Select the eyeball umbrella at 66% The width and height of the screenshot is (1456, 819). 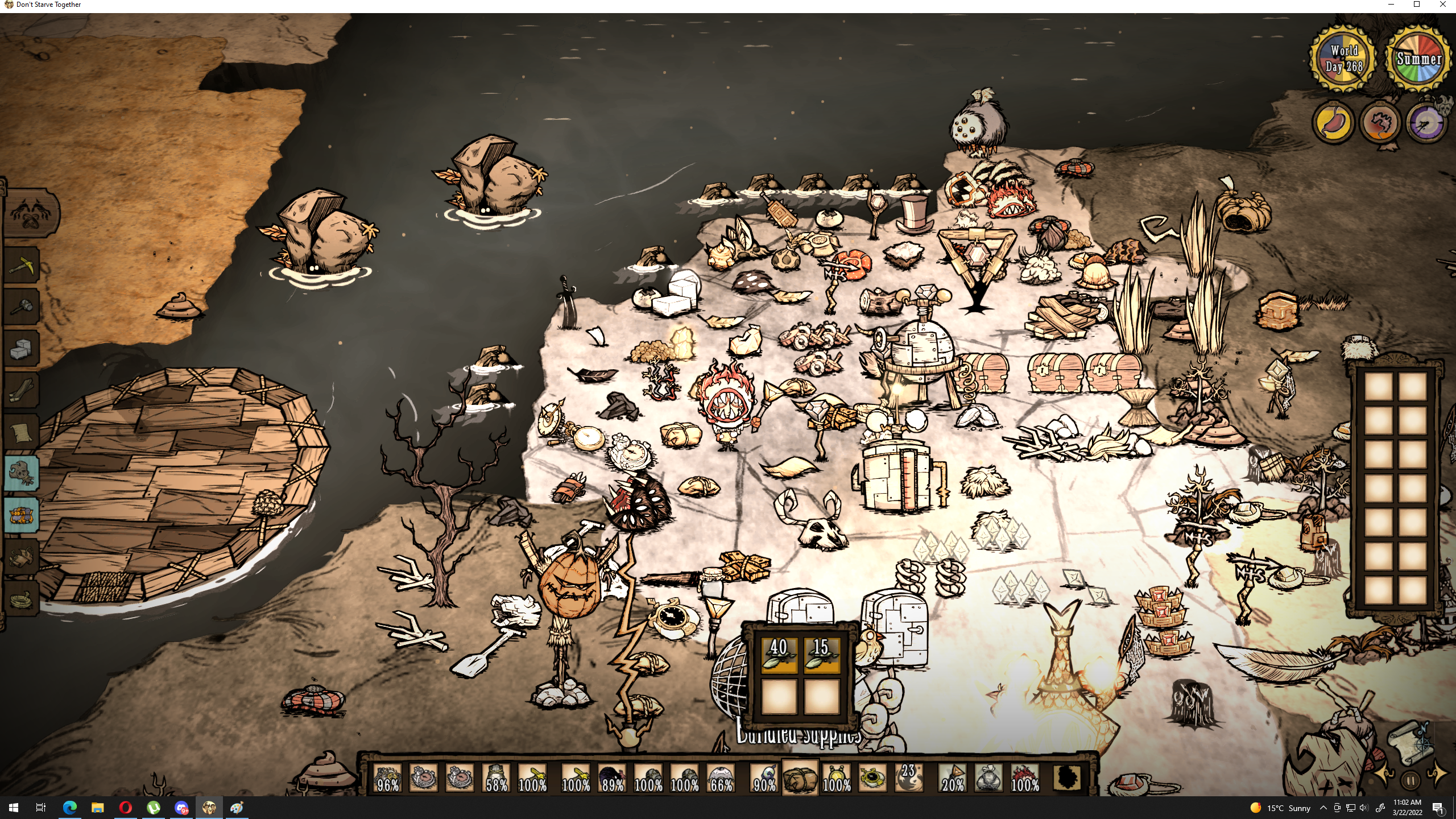coord(721,777)
